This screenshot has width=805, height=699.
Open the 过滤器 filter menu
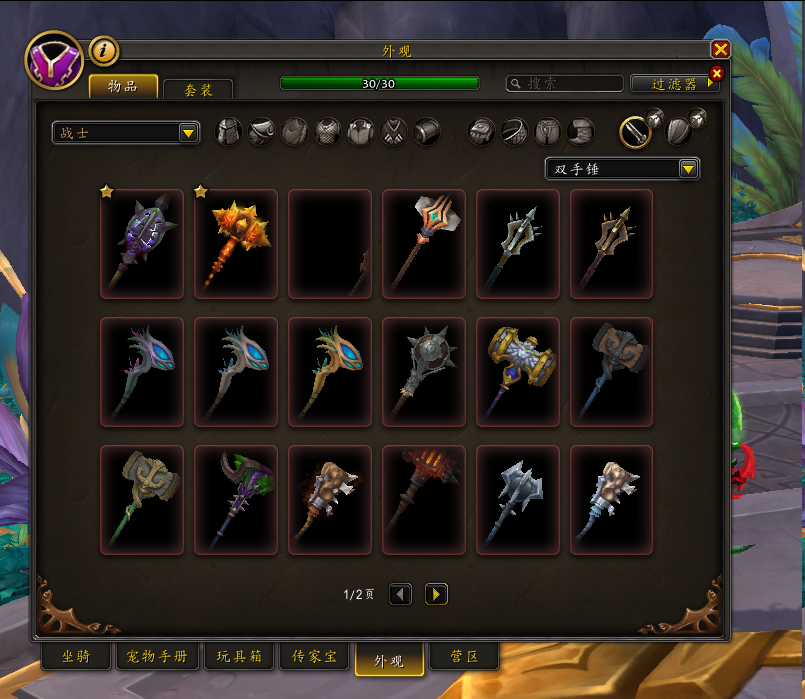[x=674, y=84]
